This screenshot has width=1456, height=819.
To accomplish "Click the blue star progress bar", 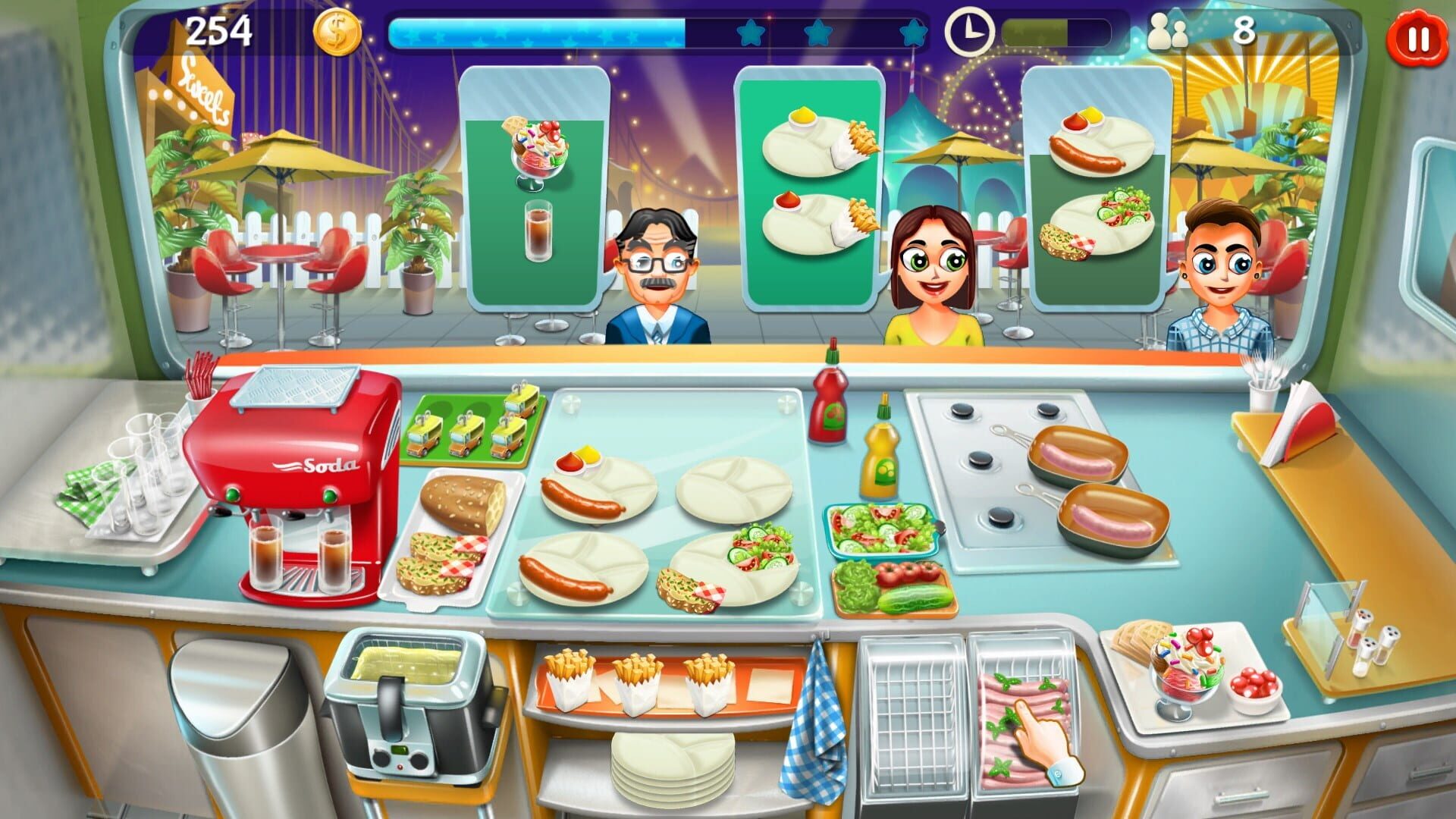I will [x=531, y=32].
